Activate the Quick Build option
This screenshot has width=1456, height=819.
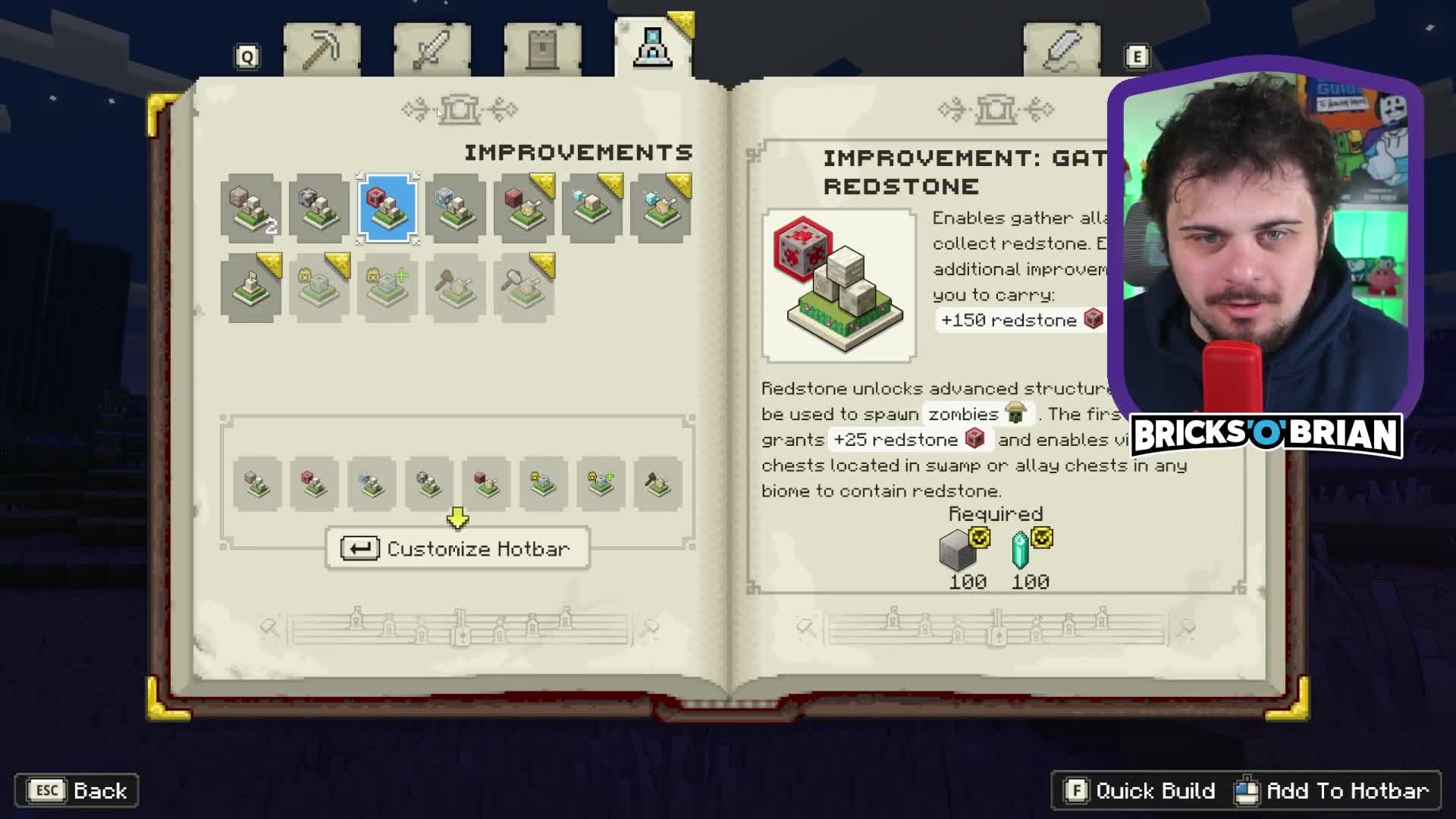point(1140,791)
